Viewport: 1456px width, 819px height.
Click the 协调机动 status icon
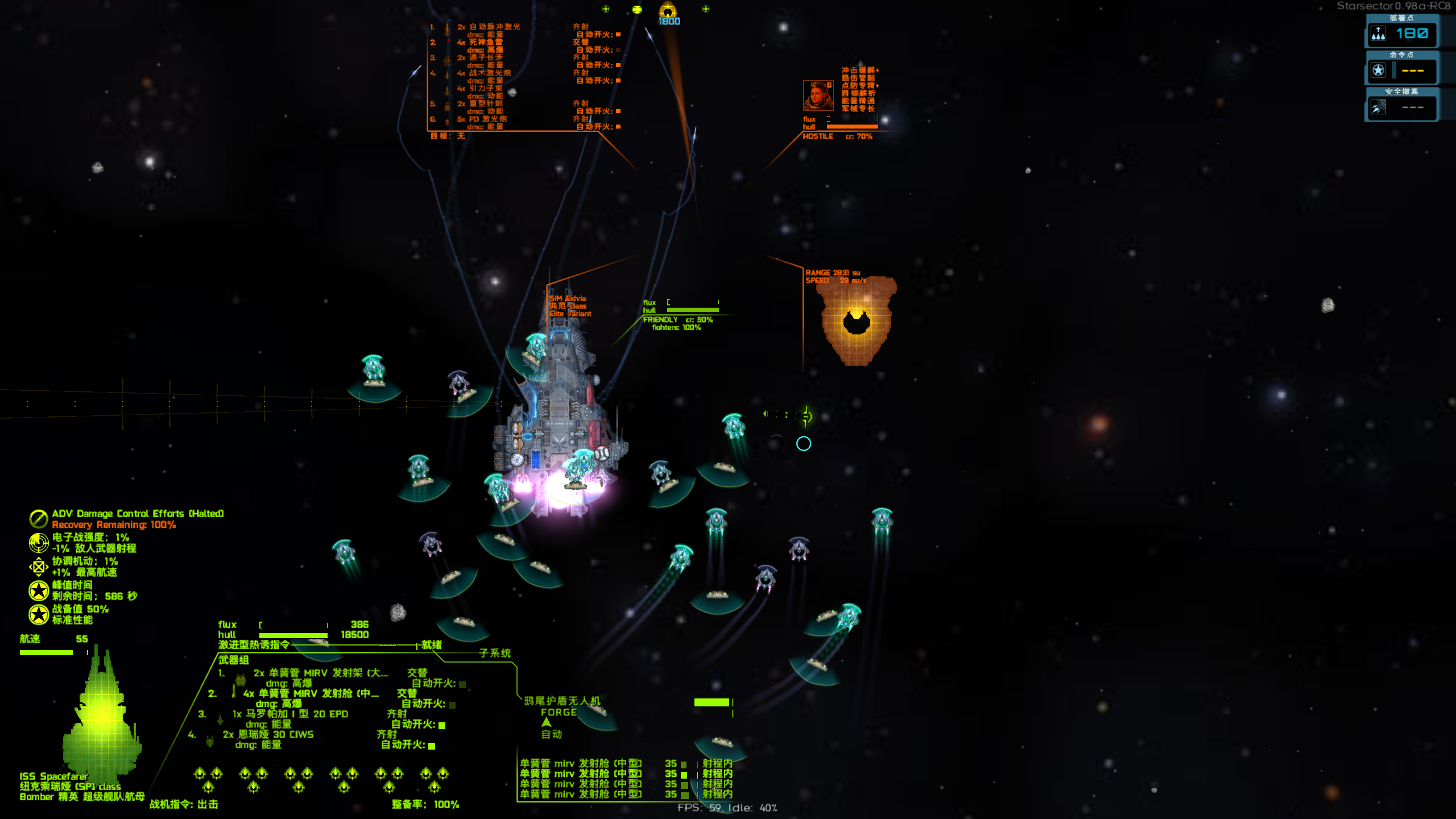tap(39, 566)
